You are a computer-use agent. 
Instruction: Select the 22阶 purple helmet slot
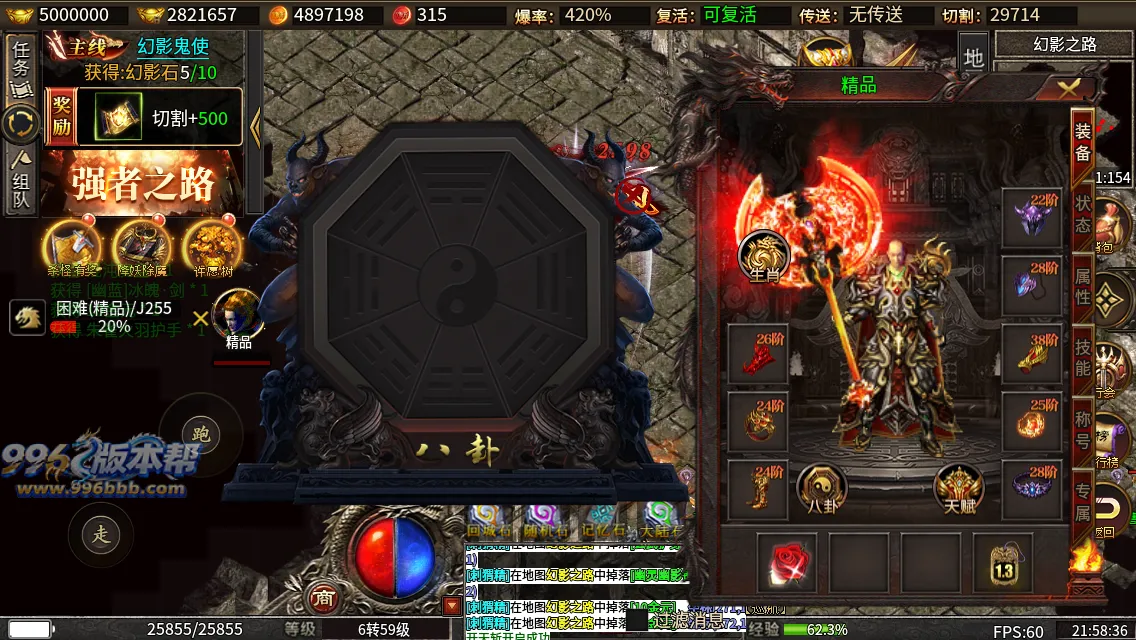(1032, 217)
